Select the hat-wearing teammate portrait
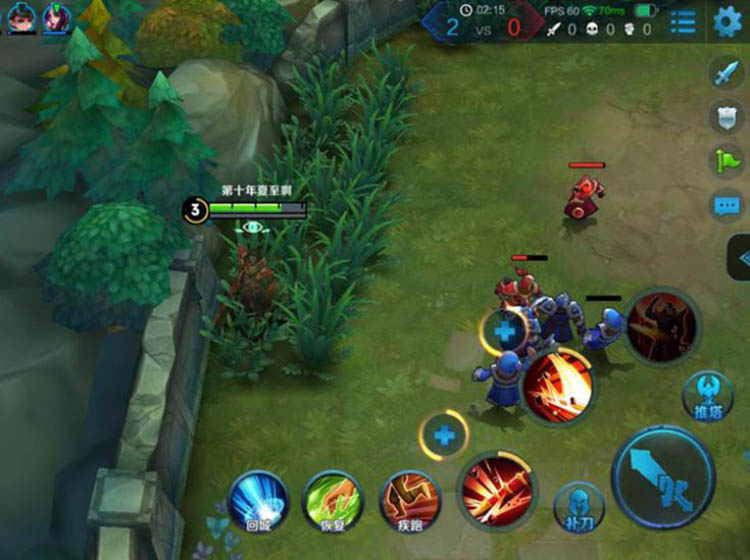The image size is (750, 560). 22,18
